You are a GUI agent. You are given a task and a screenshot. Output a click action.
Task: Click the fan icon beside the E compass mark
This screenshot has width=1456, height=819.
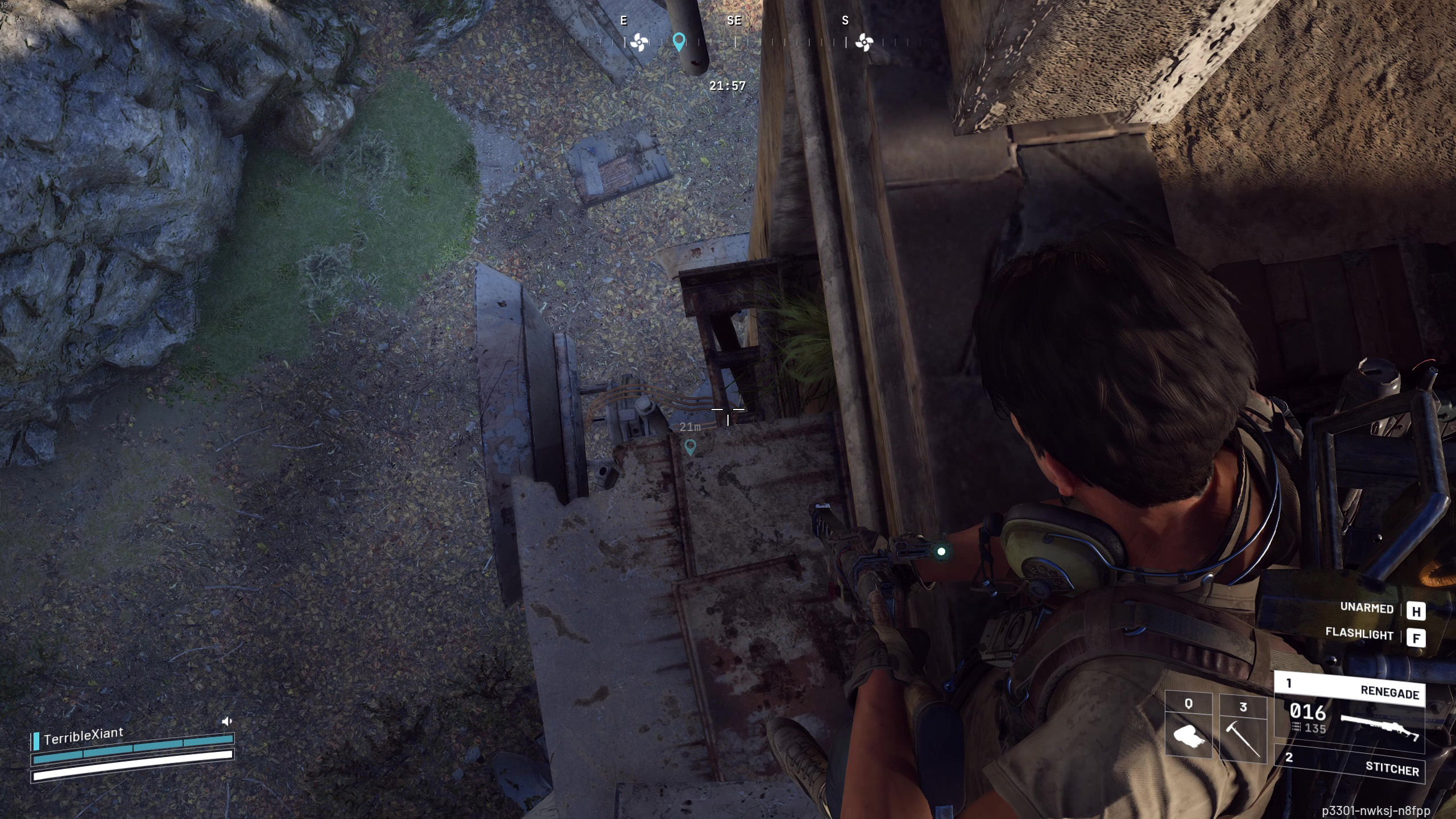(x=639, y=42)
